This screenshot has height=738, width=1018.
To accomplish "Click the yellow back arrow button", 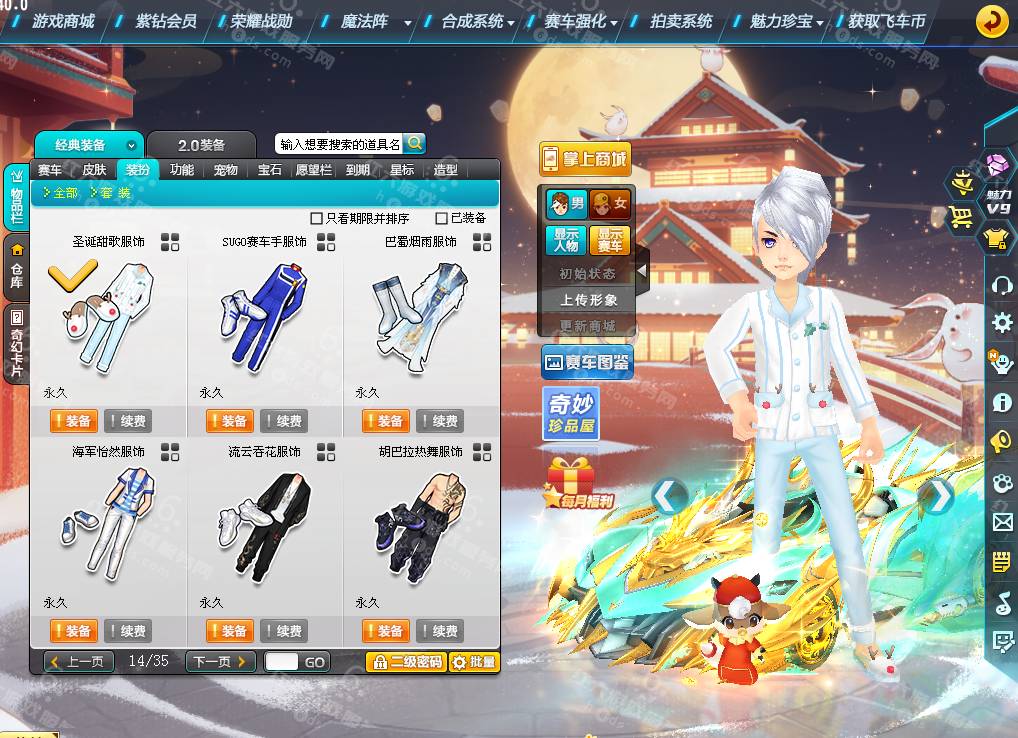I will (x=991, y=20).
